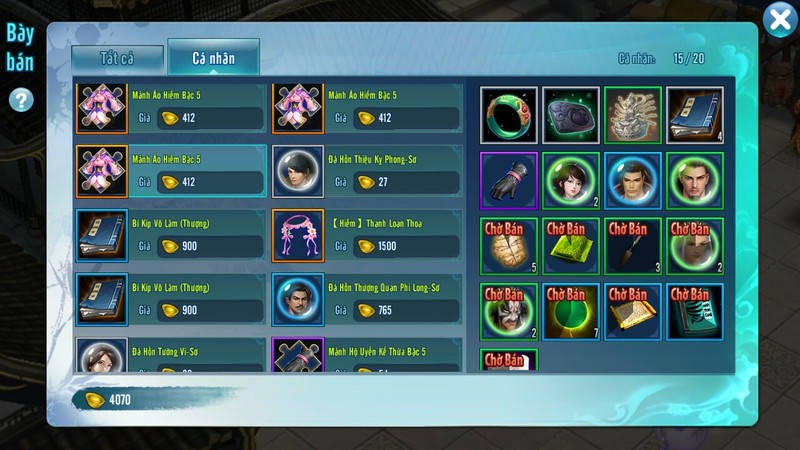The width and height of the screenshot is (800, 450).
Task: Pick the pending-sale spear item slot
Action: point(633,246)
